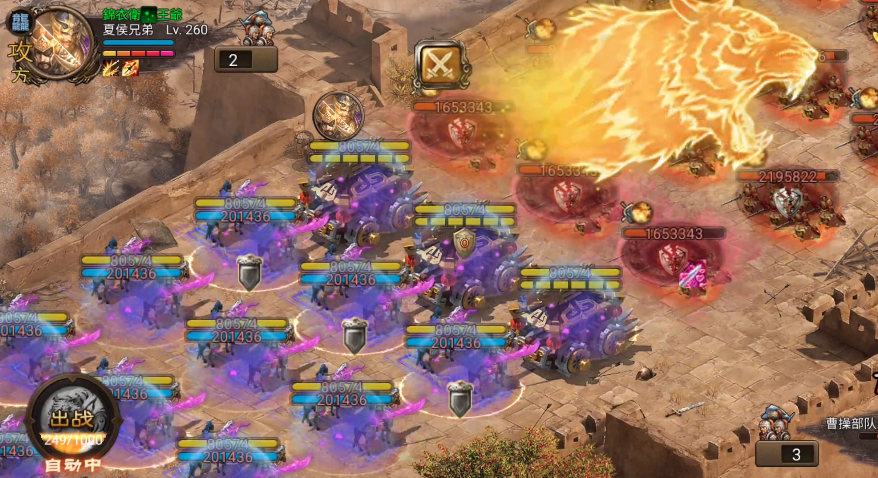Tap the 出战 deploy button
The image size is (878, 478).
72,421
